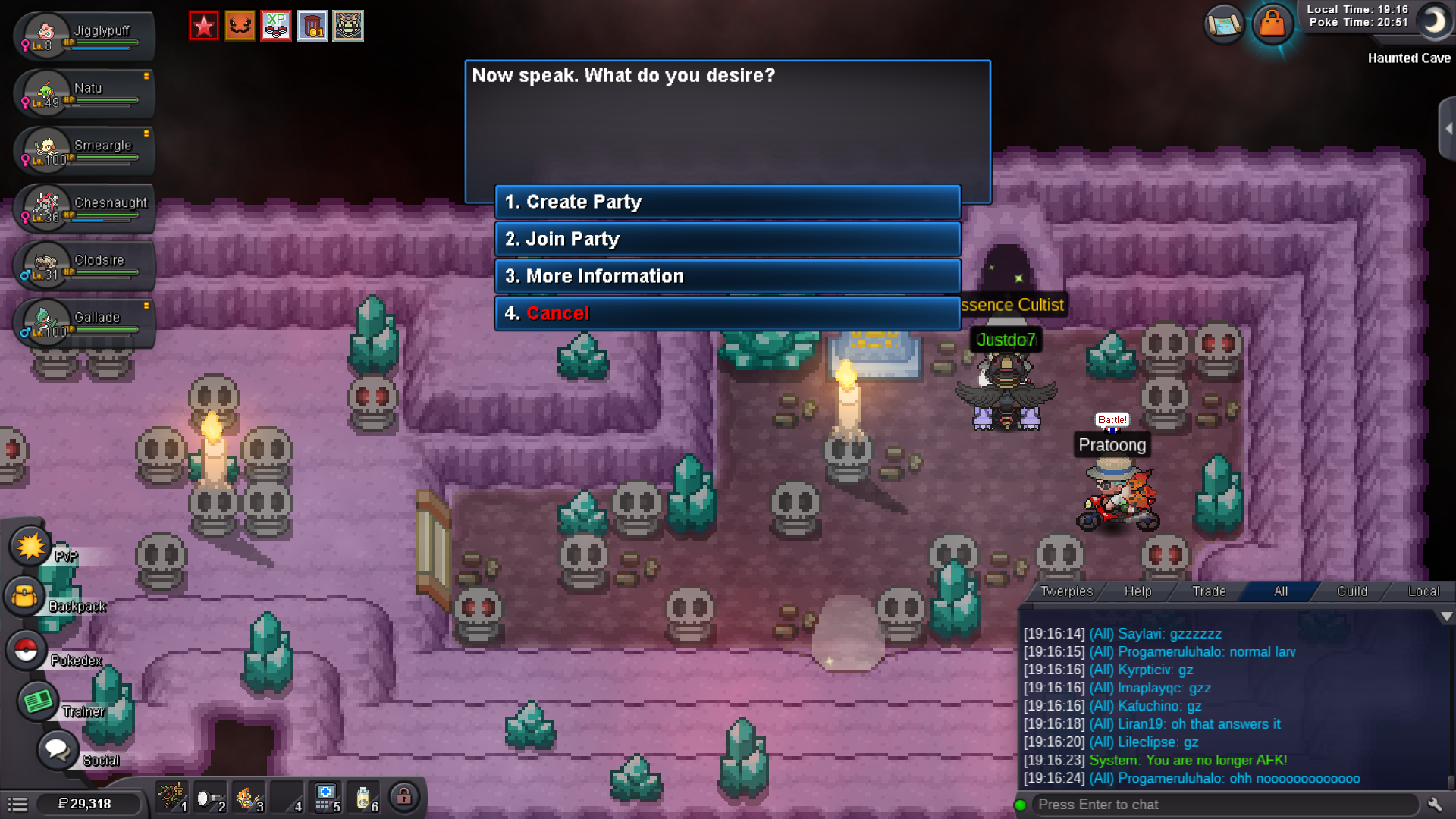Choose the Create Party option
Image resolution: width=1456 pixels, height=819 pixels.
pos(726,202)
